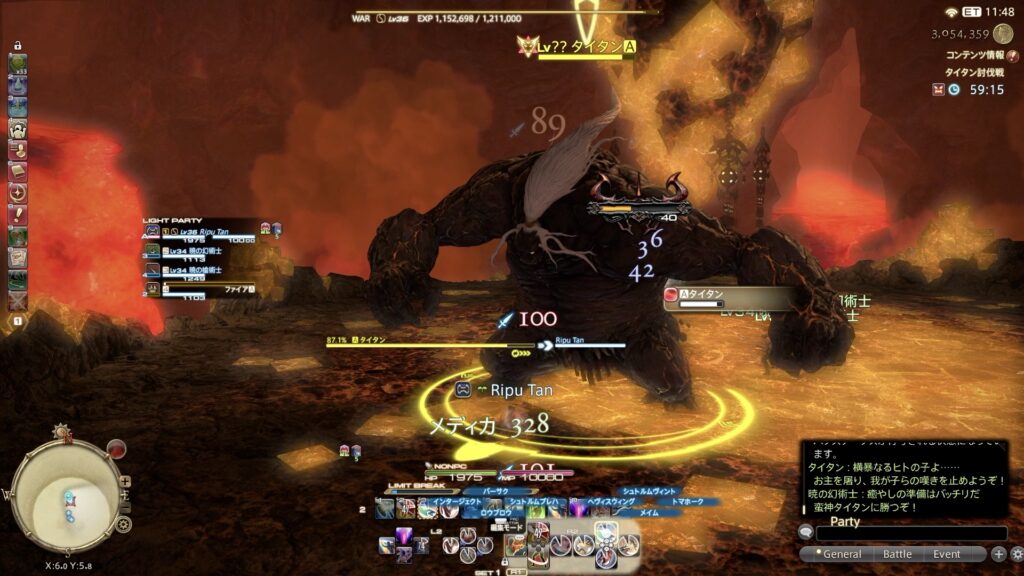
Task: Add a new chat tab with plus button
Action: (998, 554)
